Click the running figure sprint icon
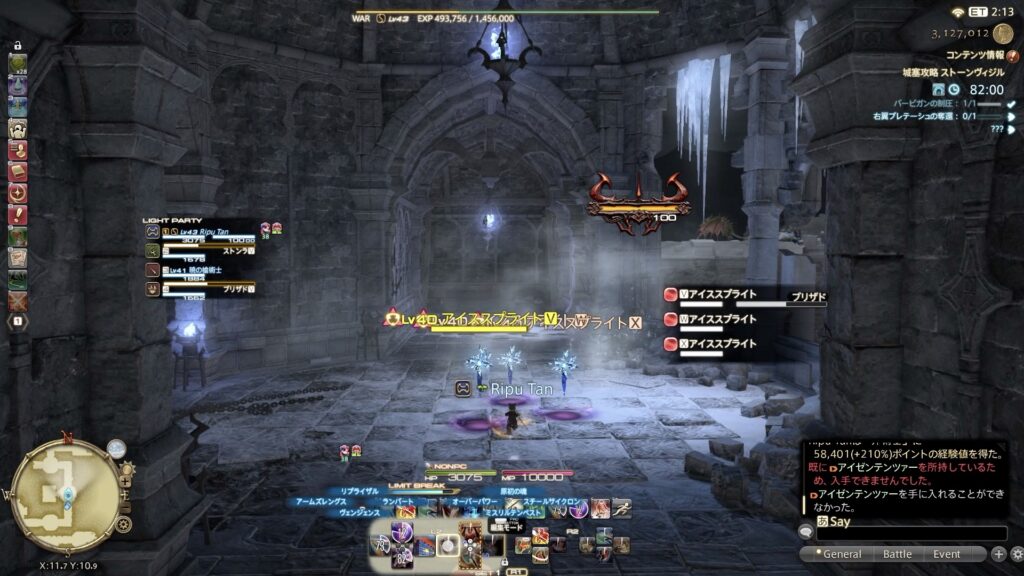This screenshot has width=1024, height=576. click(x=622, y=508)
